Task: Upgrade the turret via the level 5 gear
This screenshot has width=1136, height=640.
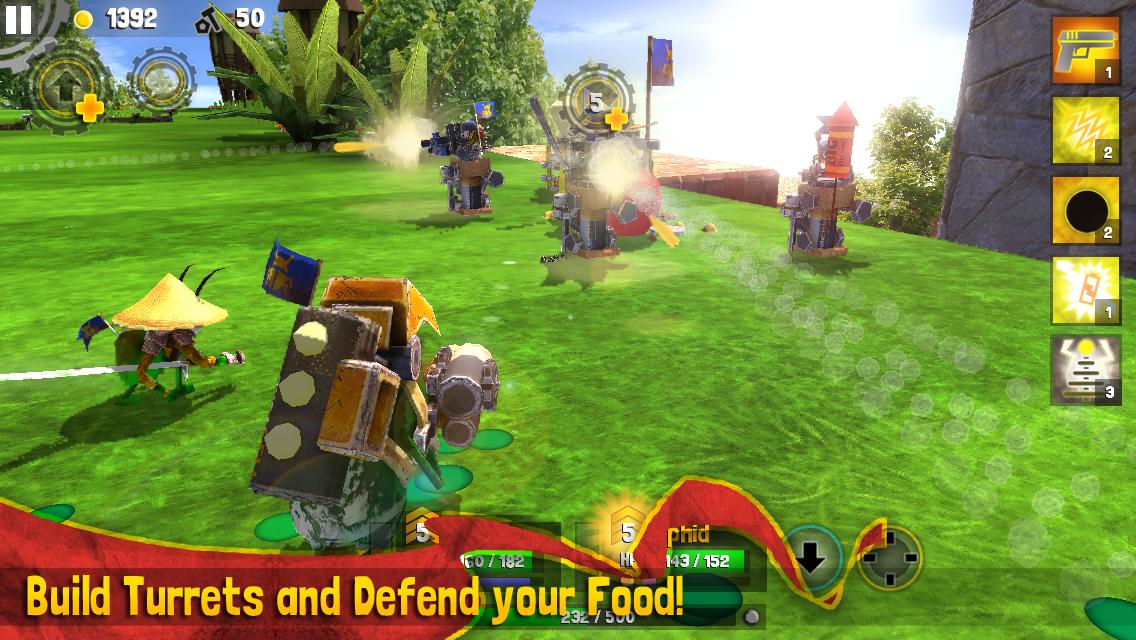Action: [599, 102]
